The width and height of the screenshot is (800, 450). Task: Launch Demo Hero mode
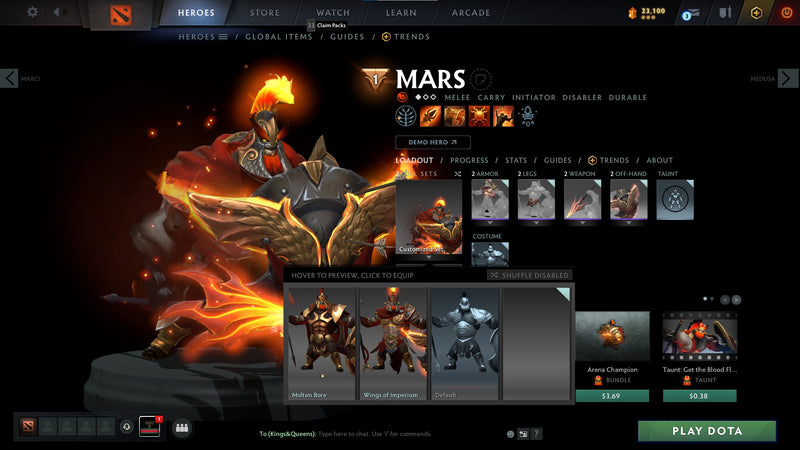432,142
